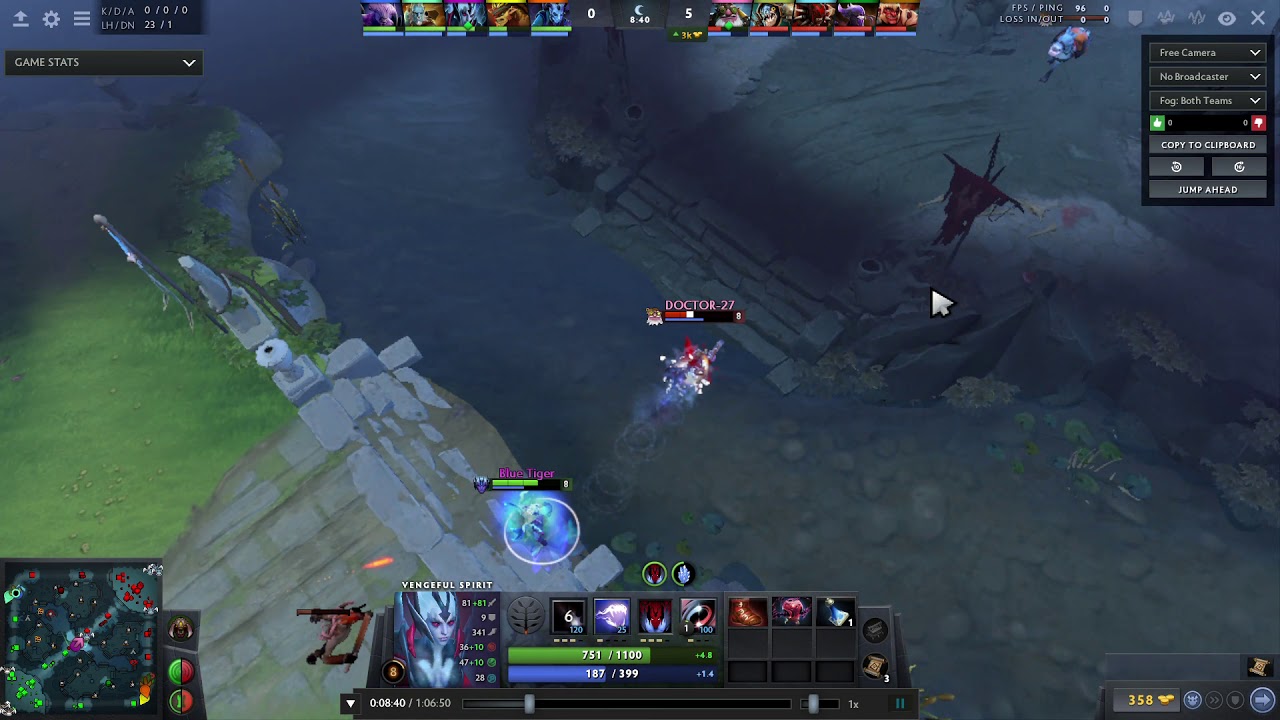Click the replay timeline scrubber handle
The height and width of the screenshot is (720, 1280).
coord(529,703)
